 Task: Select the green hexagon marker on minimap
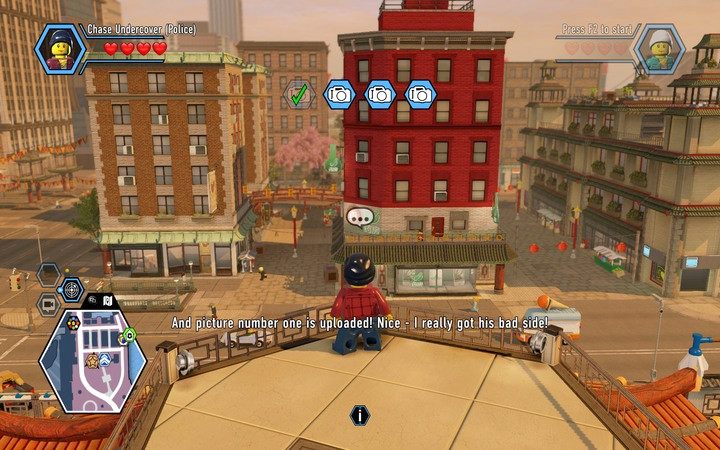tap(129, 334)
